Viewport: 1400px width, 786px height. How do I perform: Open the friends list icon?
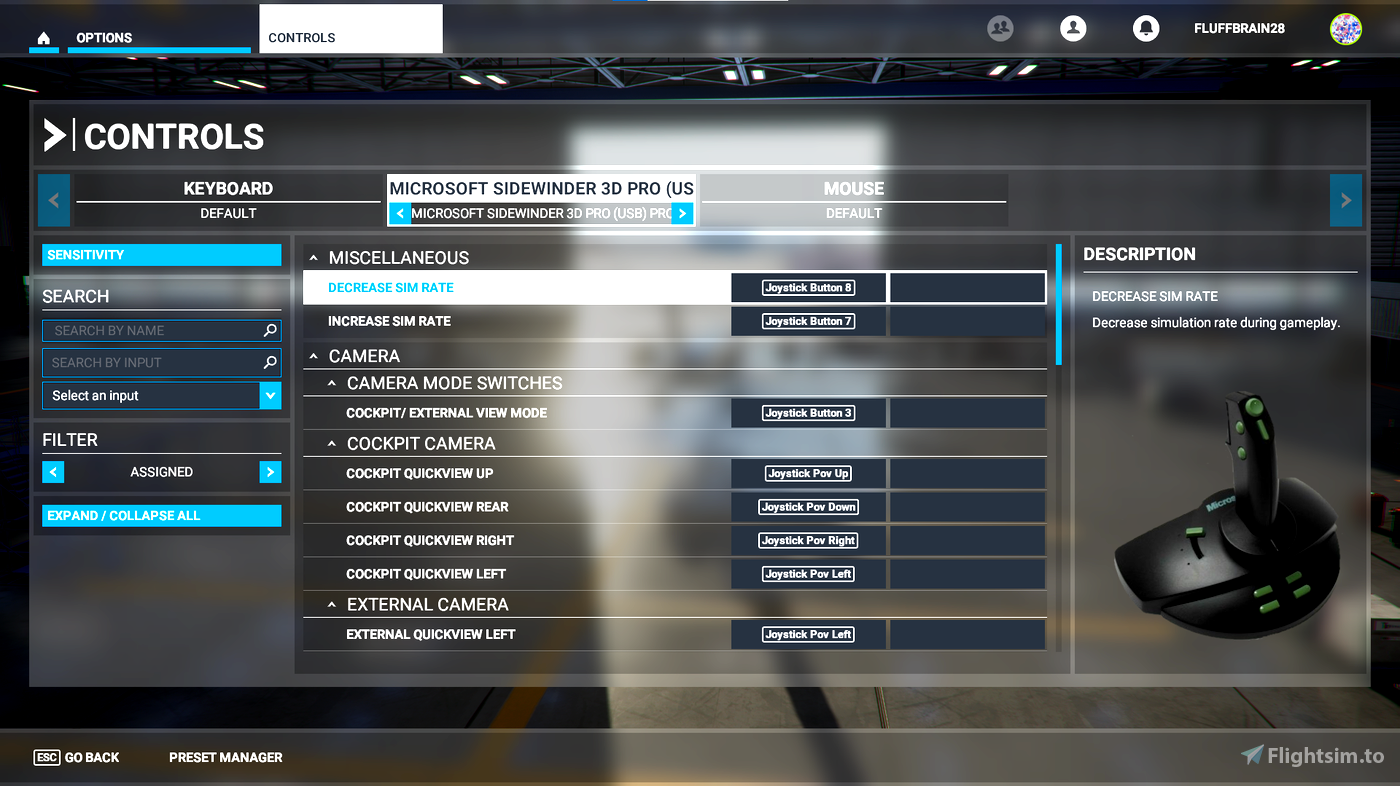click(1000, 28)
